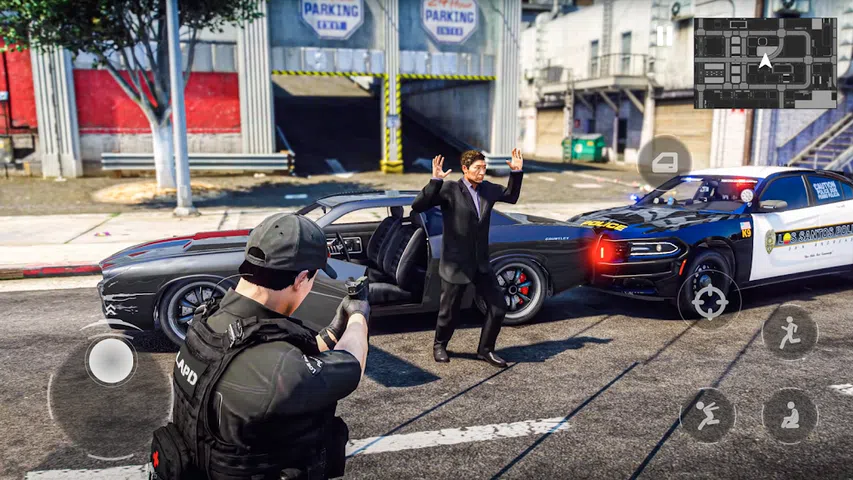Tap the kick action button
The height and width of the screenshot is (480, 853).
708,415
